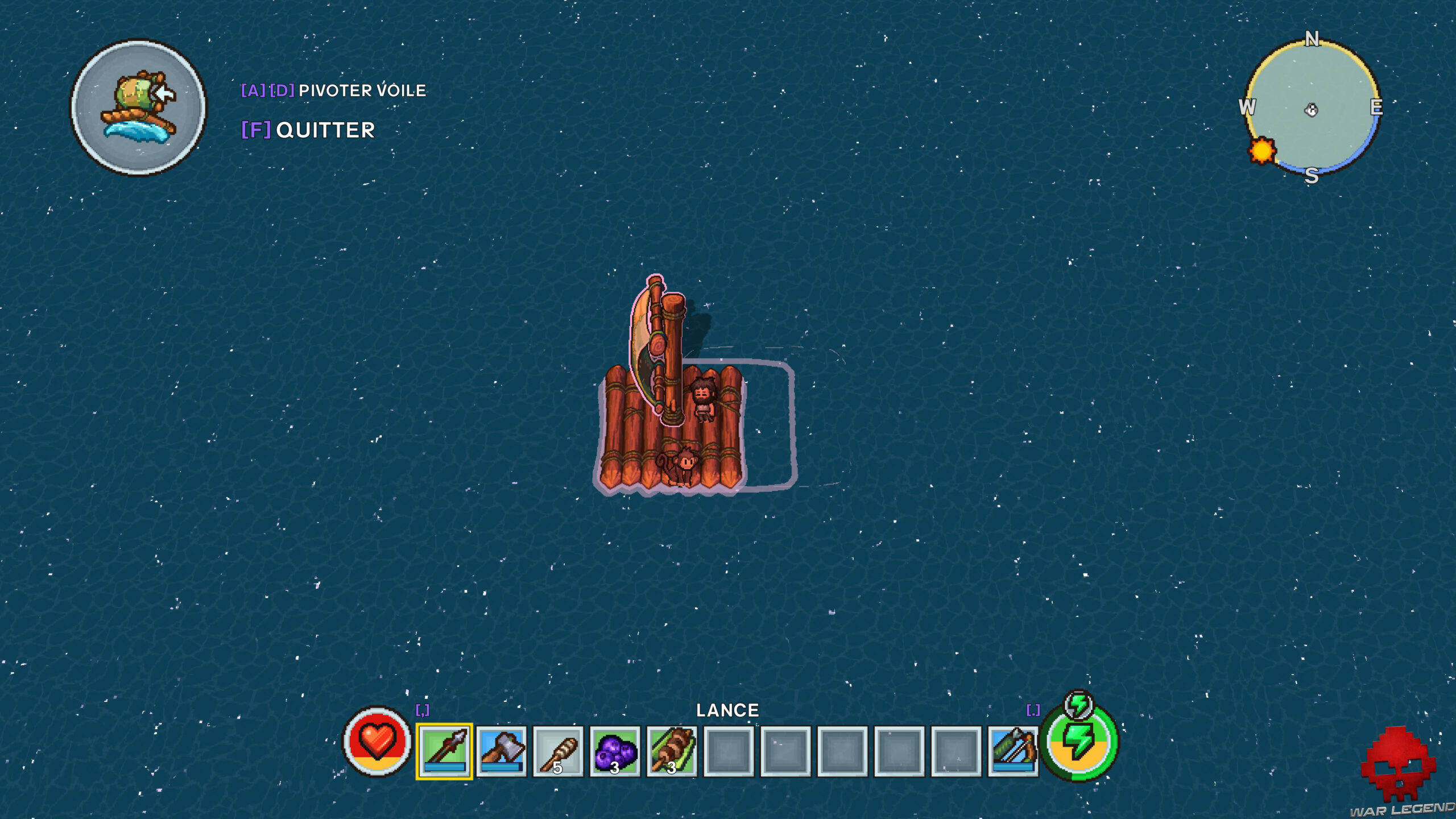1456x819 pixels.
Task: Select the purple berries slot
Action: click(x=615, y=751)
